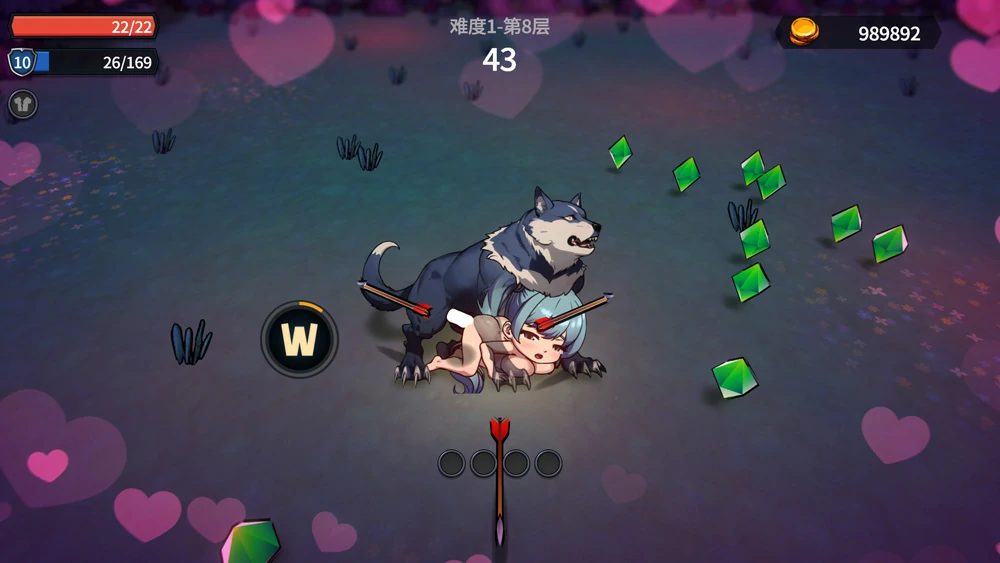Click the armor shirt icon

coord(22,104)
